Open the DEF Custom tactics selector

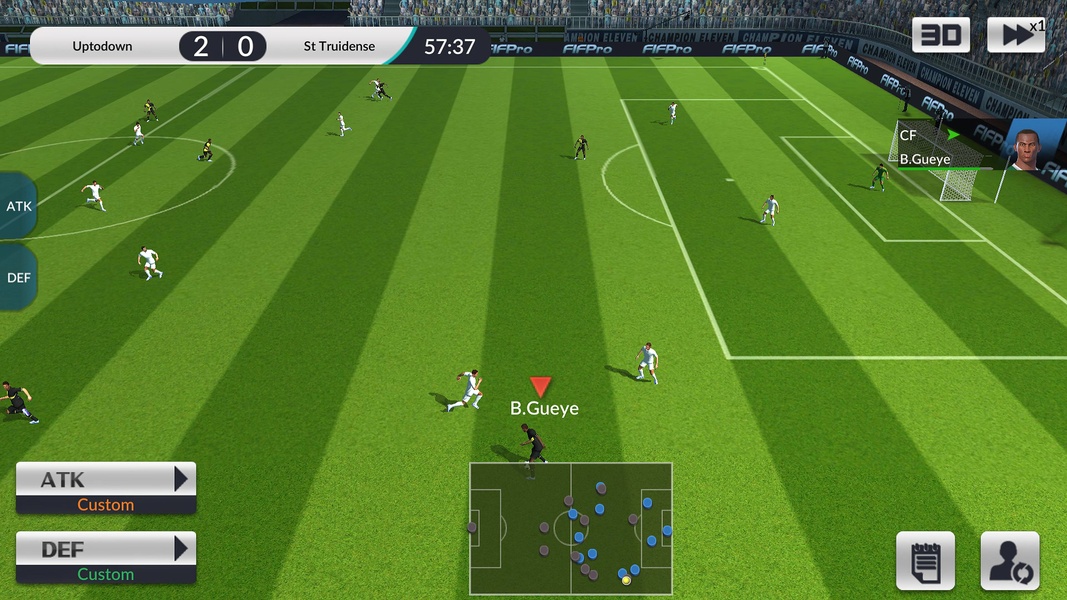(106, 558)
